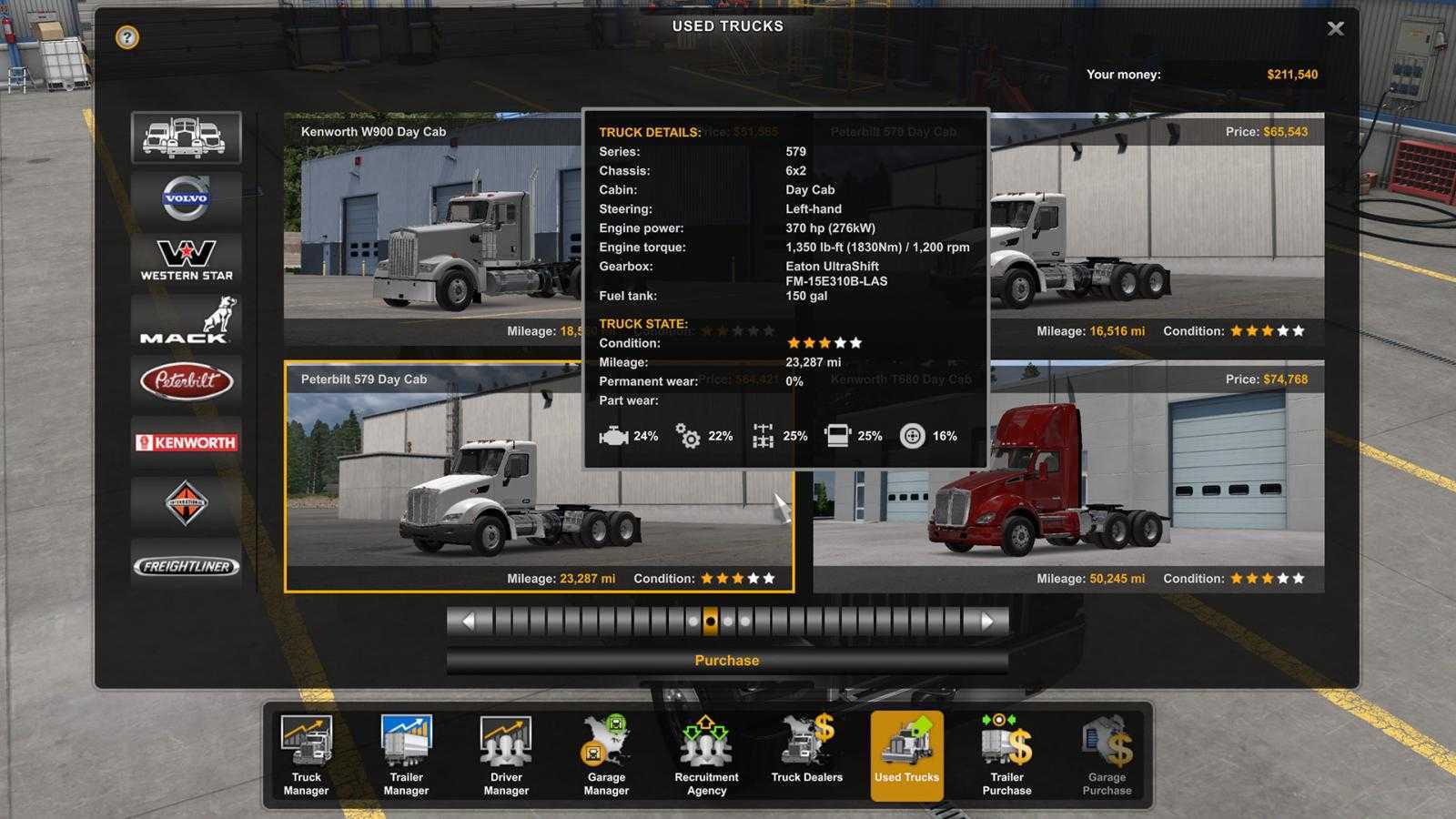Filter used trucks by Western Star
The image size is (1456, 819).
click(186, 259)
